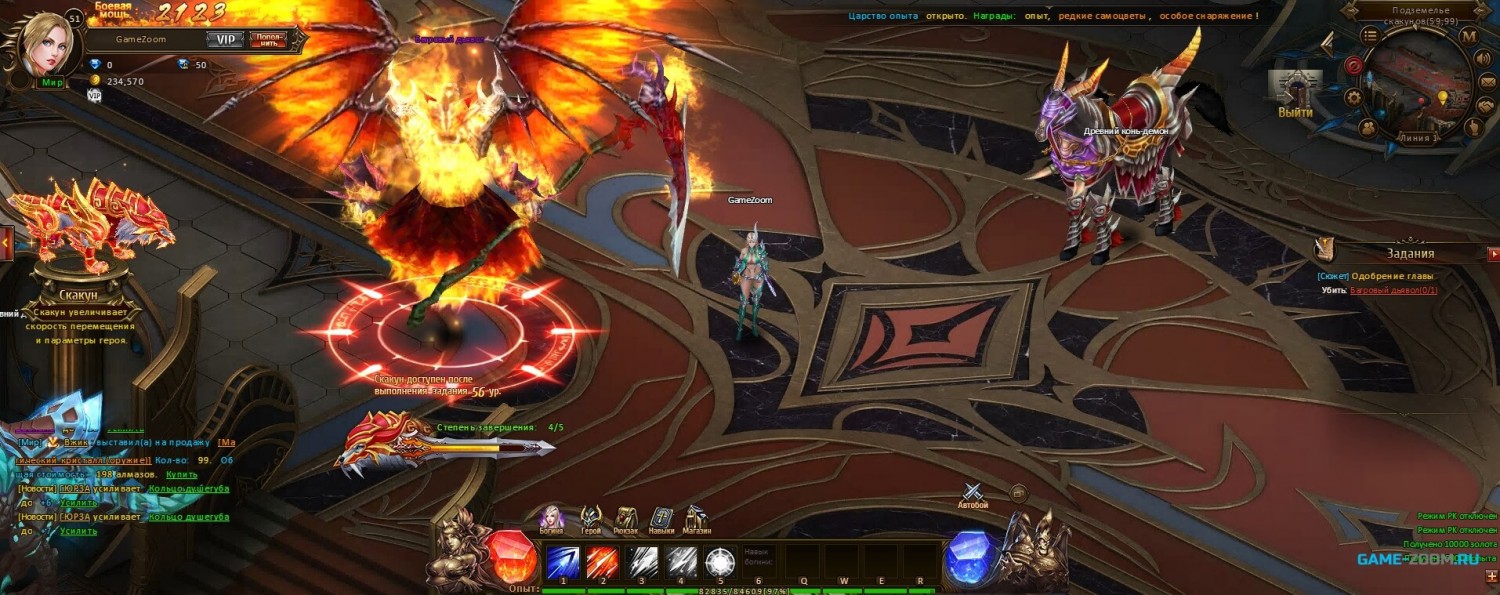Open the world map with the M button
1500x595 pixels.
click(1468, 37)
